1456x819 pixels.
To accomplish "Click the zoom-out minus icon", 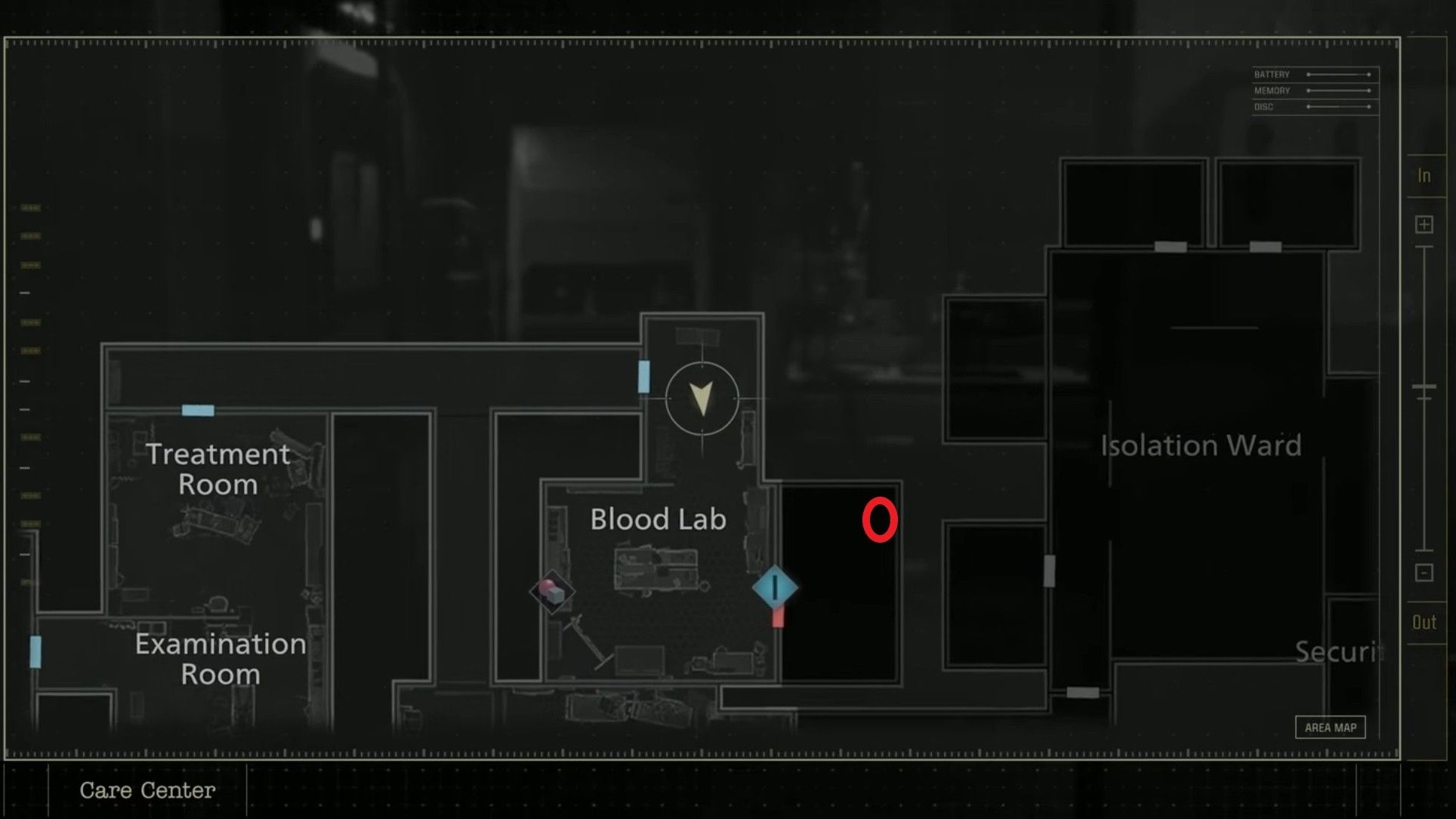I will (x=1424, y=574).
